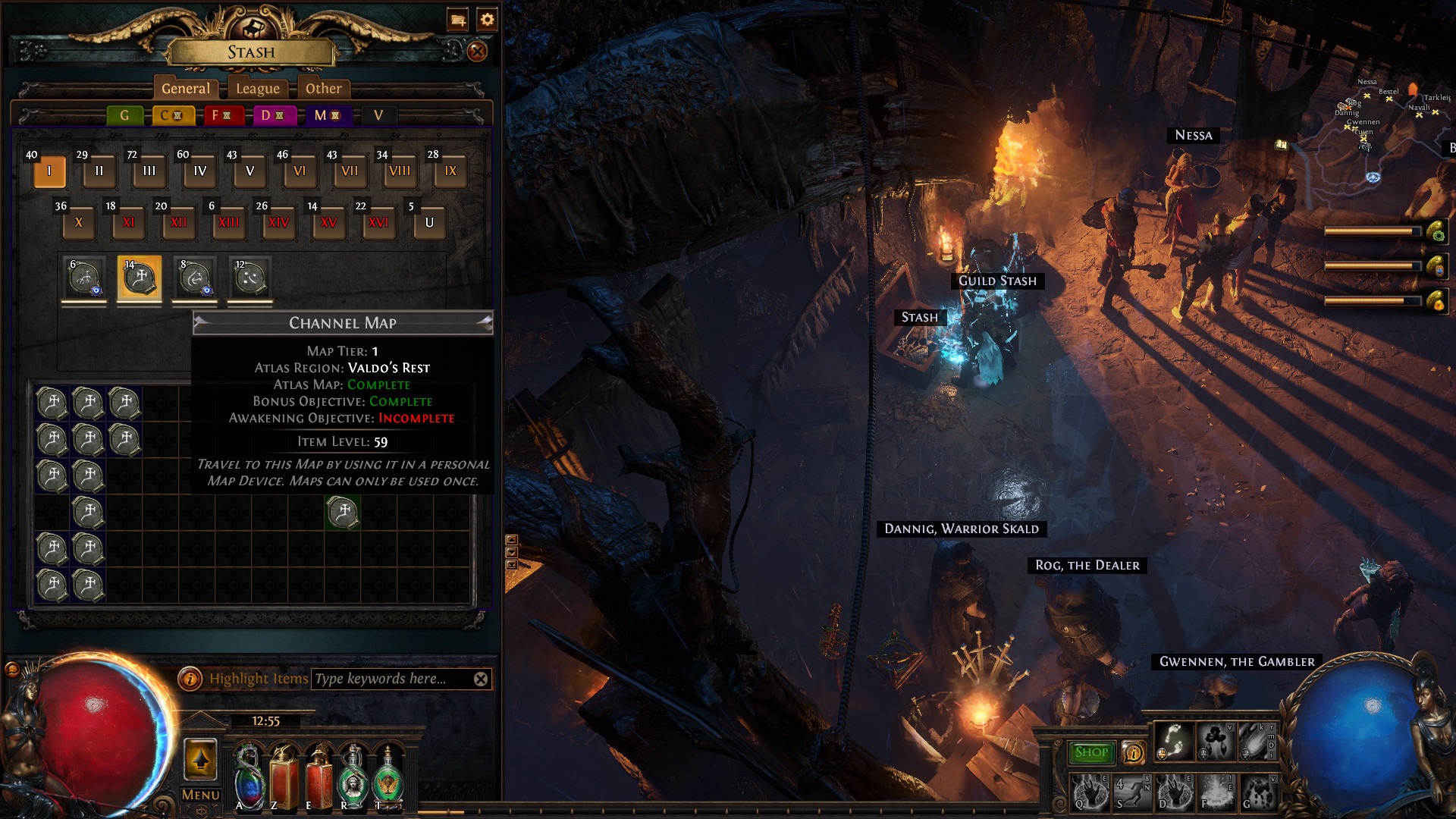The image size is (1456, 819).
Task: Switch to the League stash tab
Action: click(258, 89)
